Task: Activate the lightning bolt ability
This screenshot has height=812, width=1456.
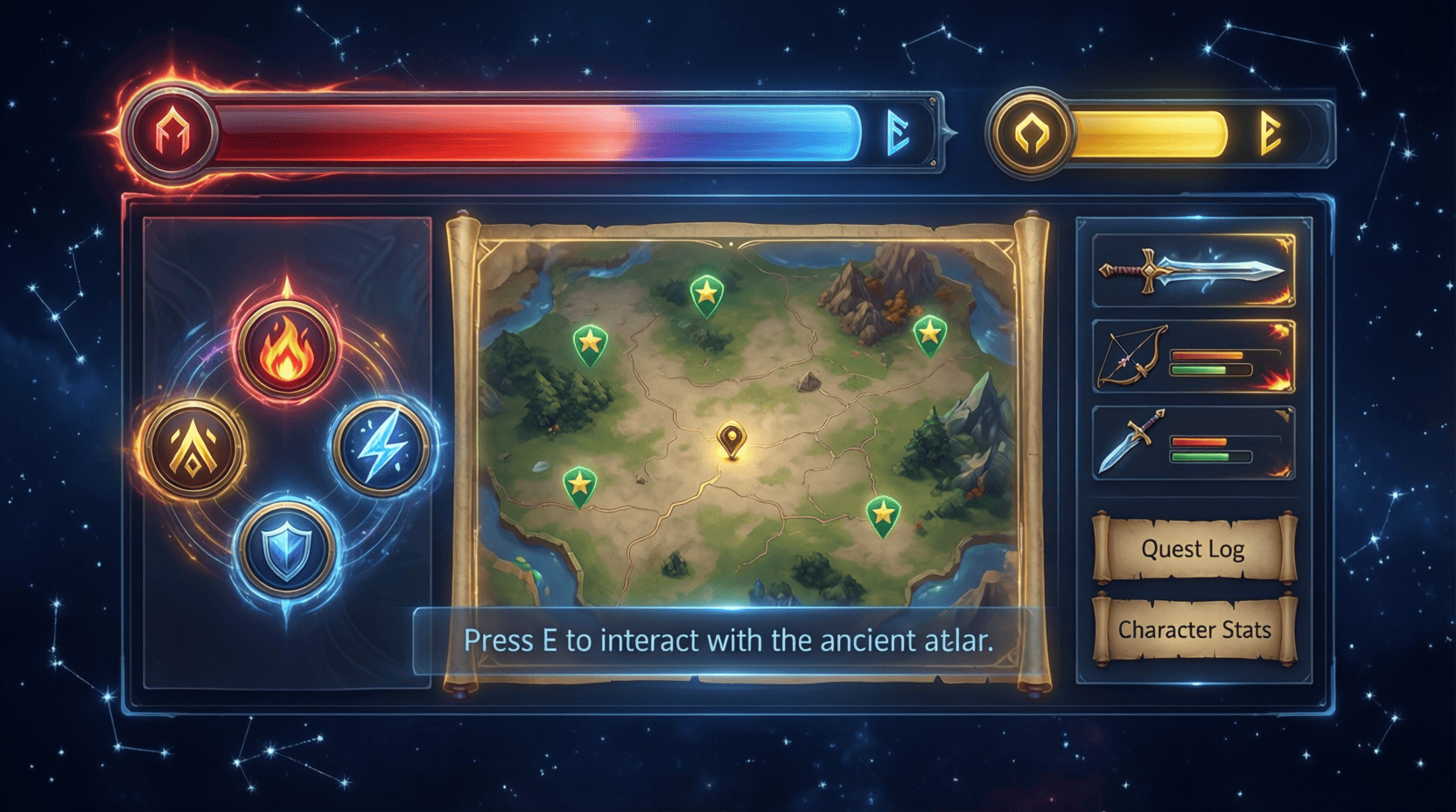Action: 381,446
